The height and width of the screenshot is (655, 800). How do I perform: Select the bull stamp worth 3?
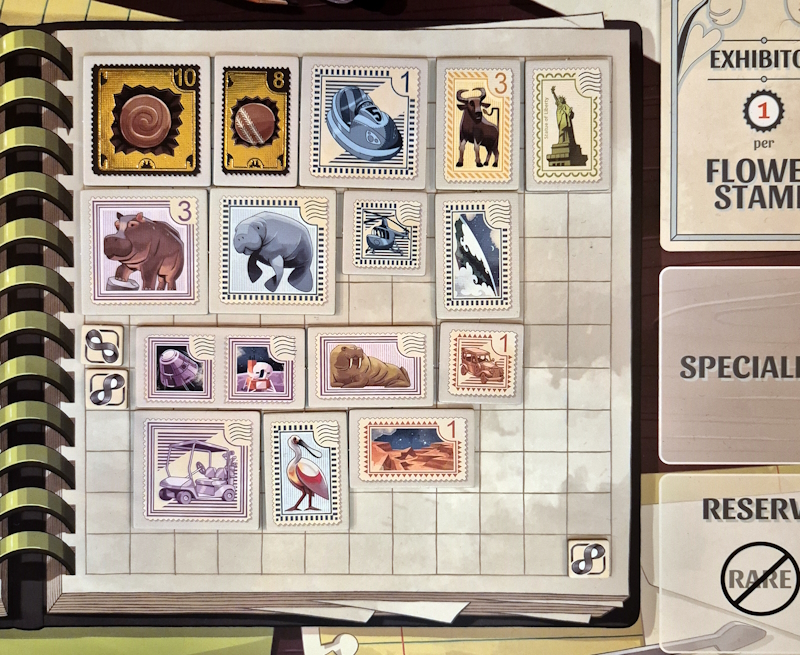tap(478, 122)
